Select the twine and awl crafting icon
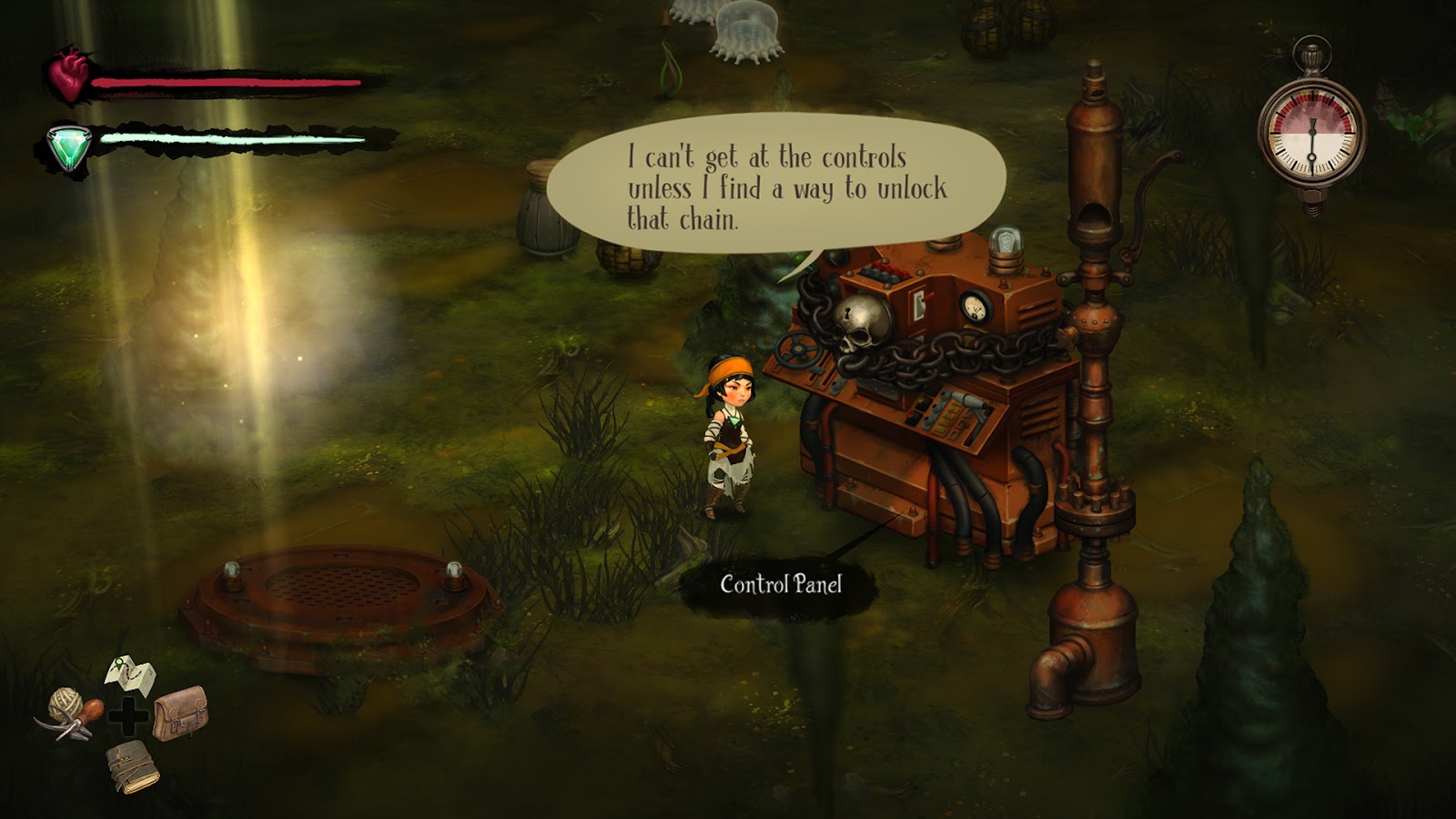This screenshot has height=819, width=1456. 69,713
